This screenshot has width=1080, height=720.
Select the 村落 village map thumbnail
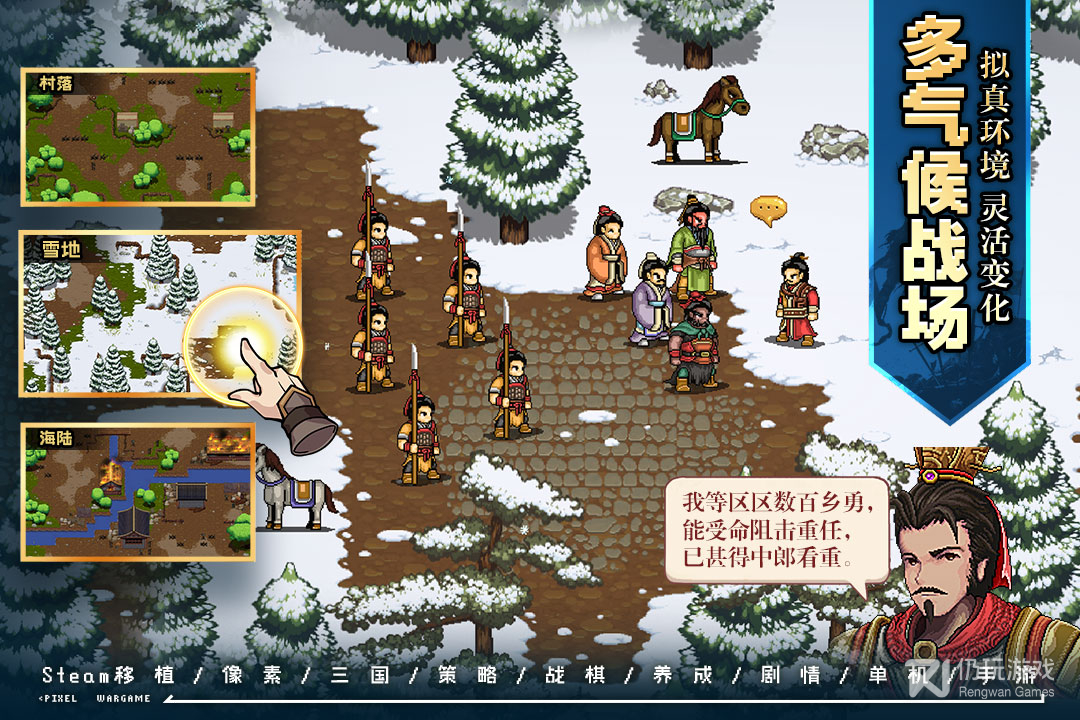tap(138, 136)
